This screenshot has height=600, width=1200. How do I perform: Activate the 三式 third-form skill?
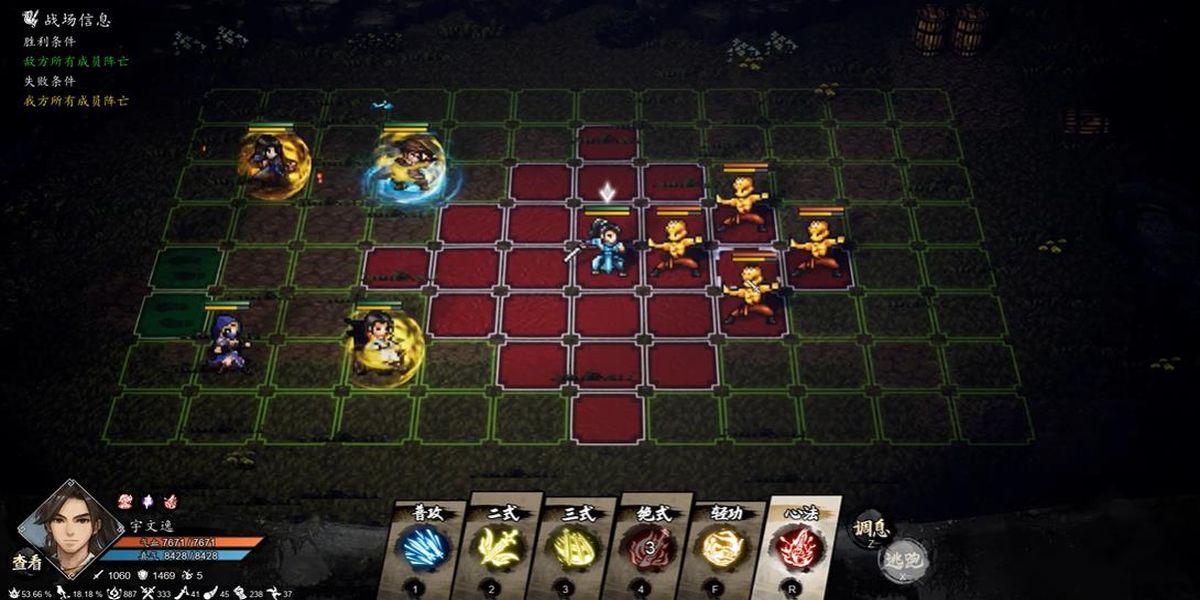573,547
